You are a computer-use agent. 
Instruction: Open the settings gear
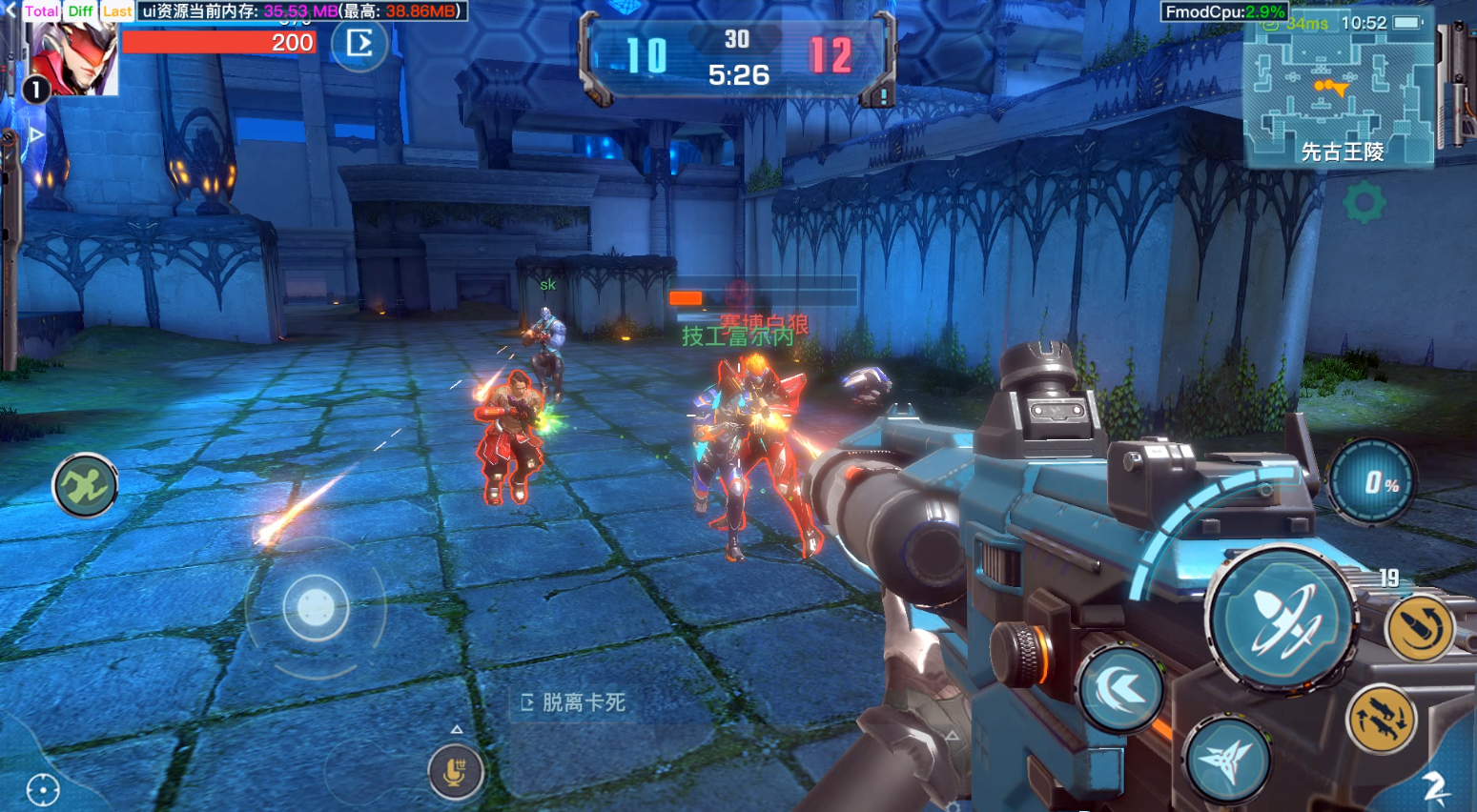click(x=1364, y=203)
